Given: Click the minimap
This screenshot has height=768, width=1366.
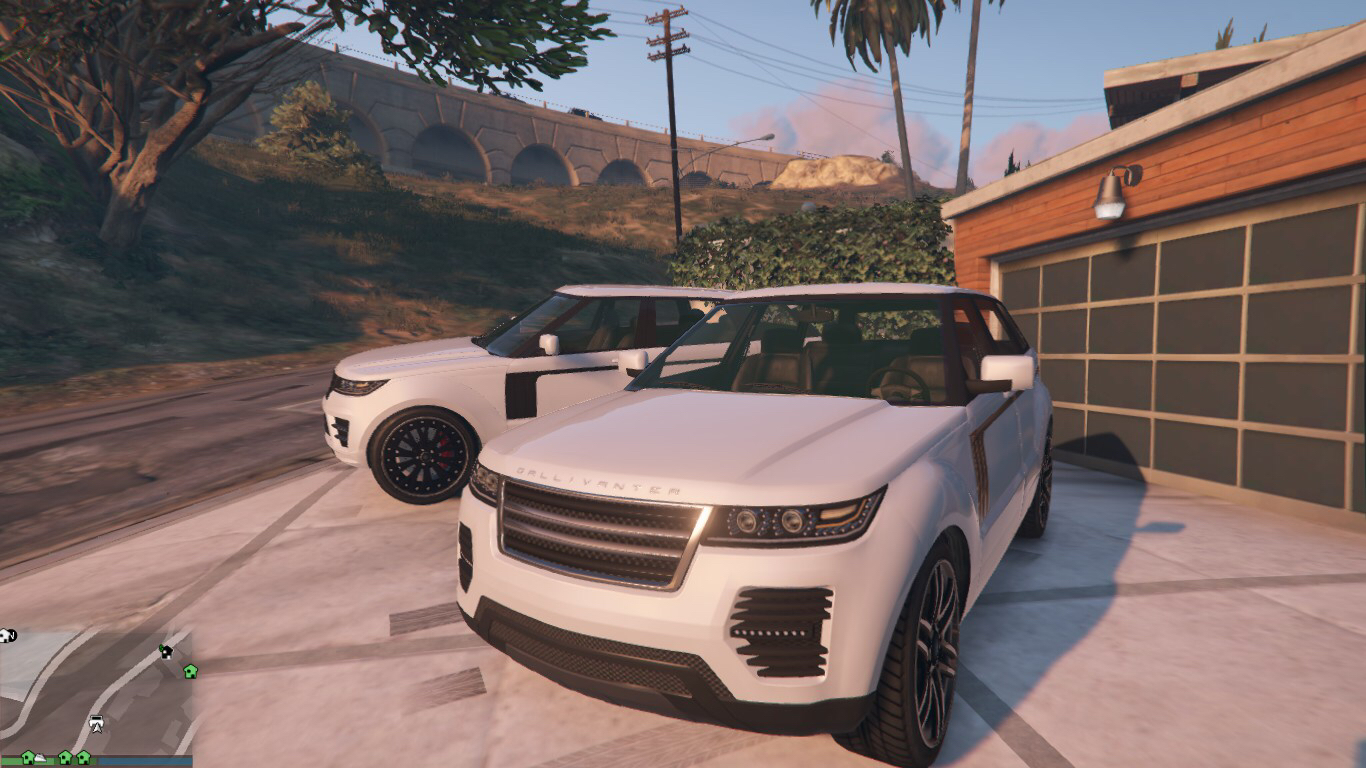Looking at the screenshot, I should coord(95,690).
